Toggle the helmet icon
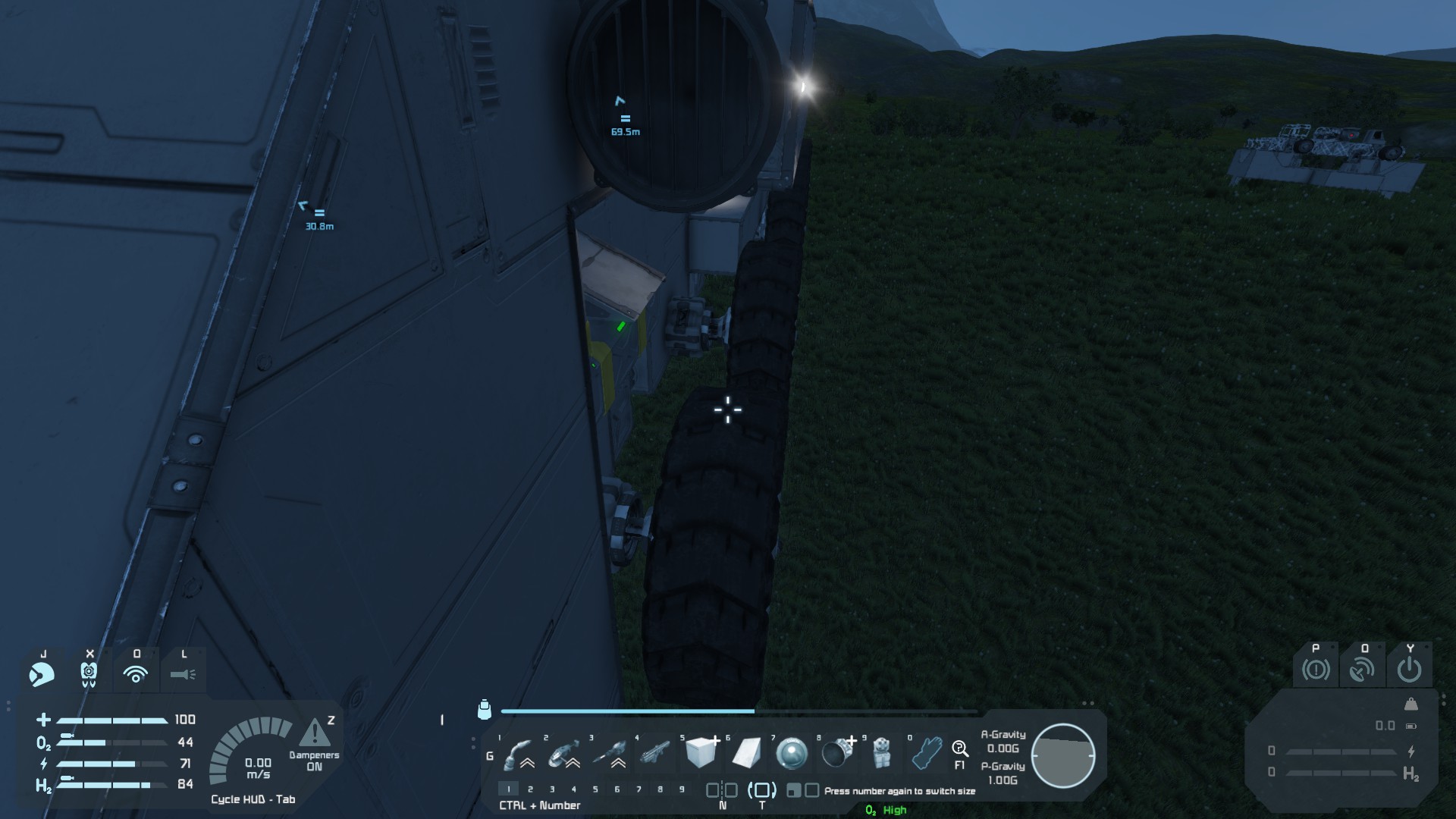 42,673
